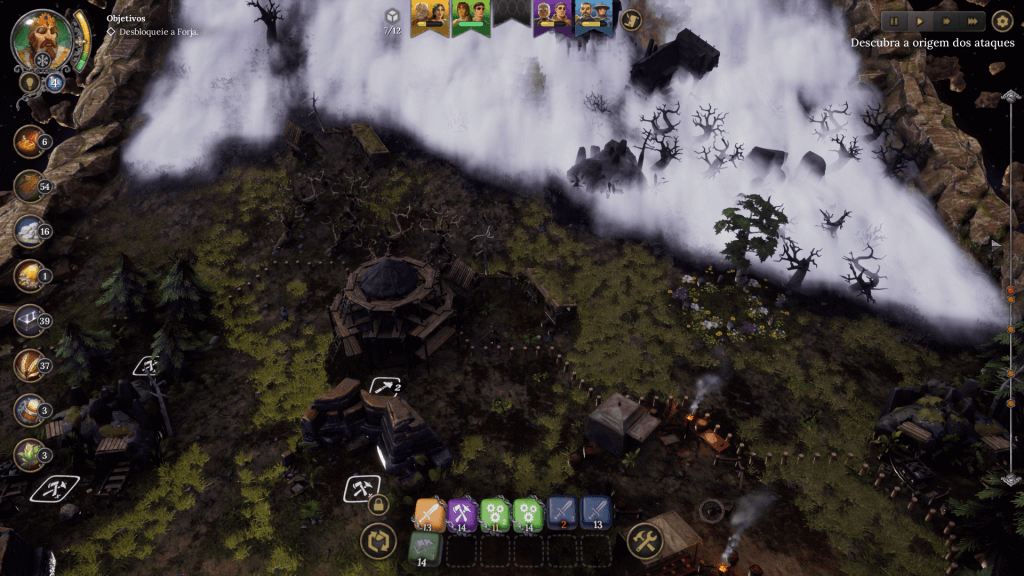Set game speed to fast forward
The width and height of the screenshot is (1024, 576).
pyautogui.click(x=946, y=21)
